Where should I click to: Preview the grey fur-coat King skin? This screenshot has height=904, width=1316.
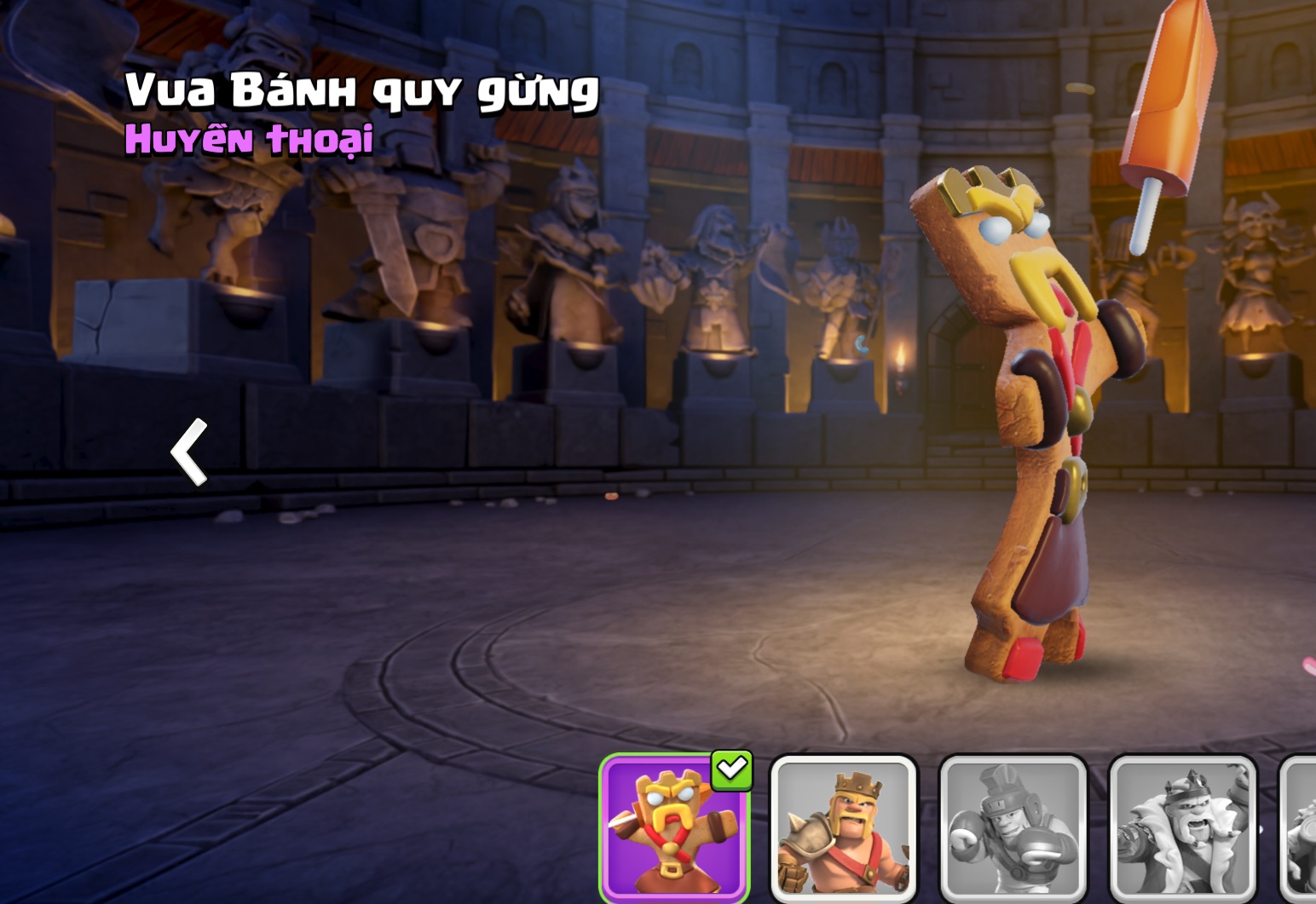(1182, 828)
